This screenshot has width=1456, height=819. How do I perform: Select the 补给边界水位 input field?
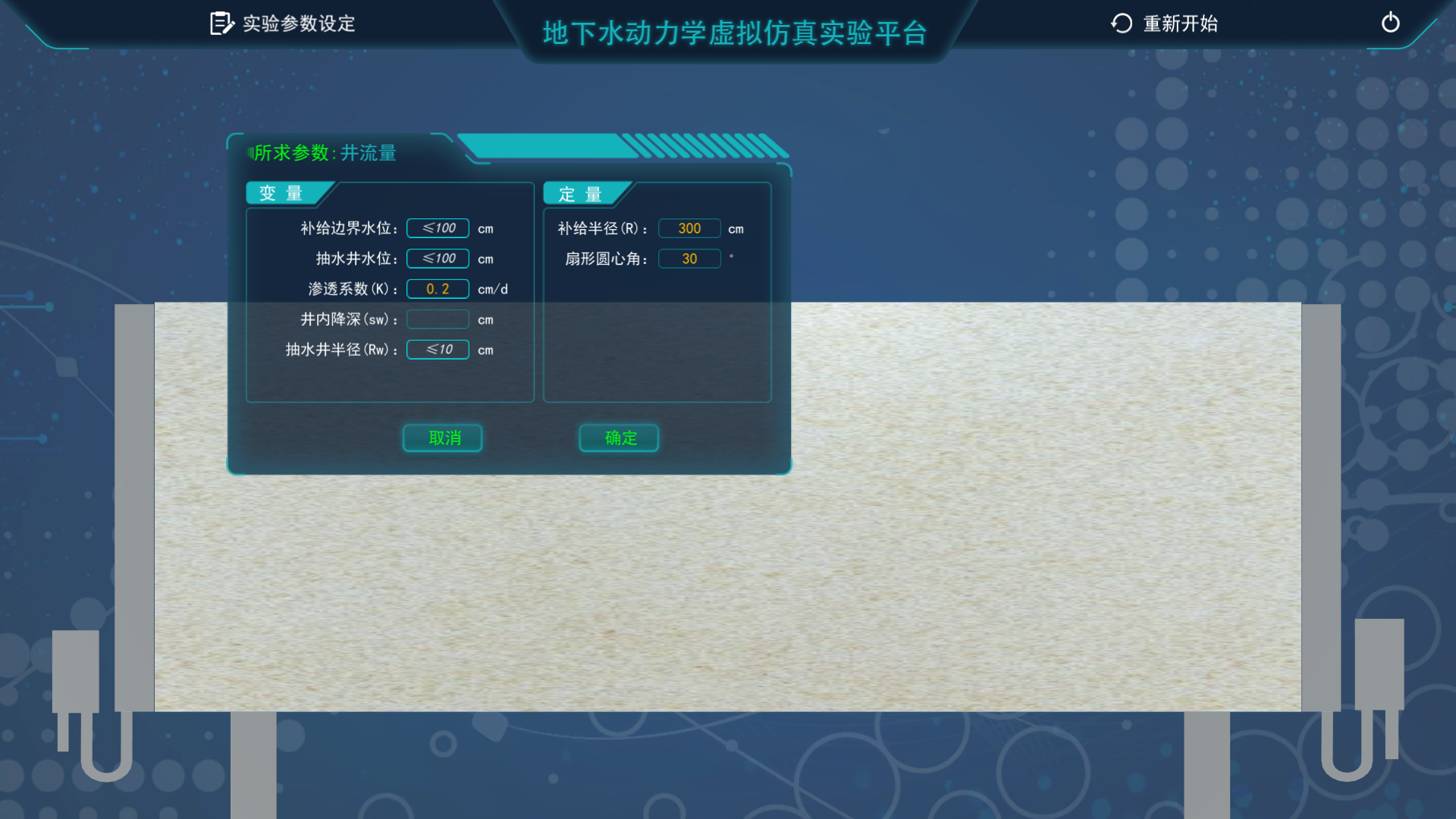point(438,227)
